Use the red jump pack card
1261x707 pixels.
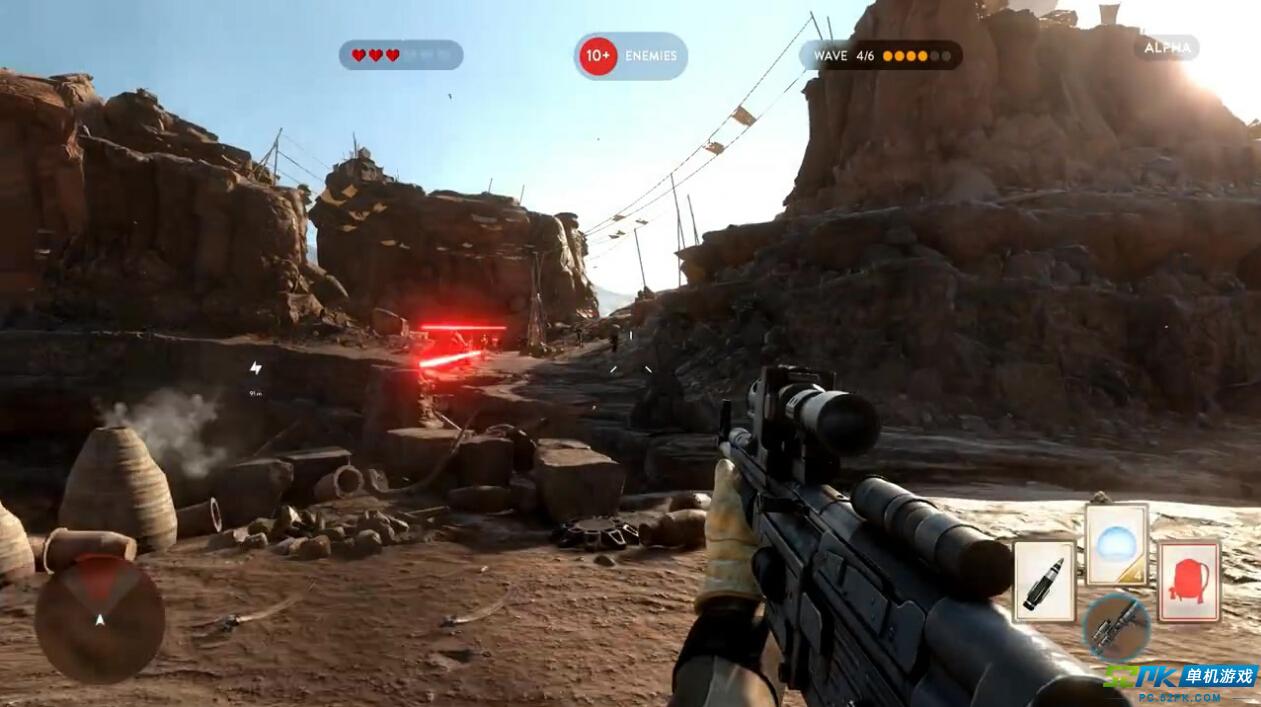coord(1189,581)
